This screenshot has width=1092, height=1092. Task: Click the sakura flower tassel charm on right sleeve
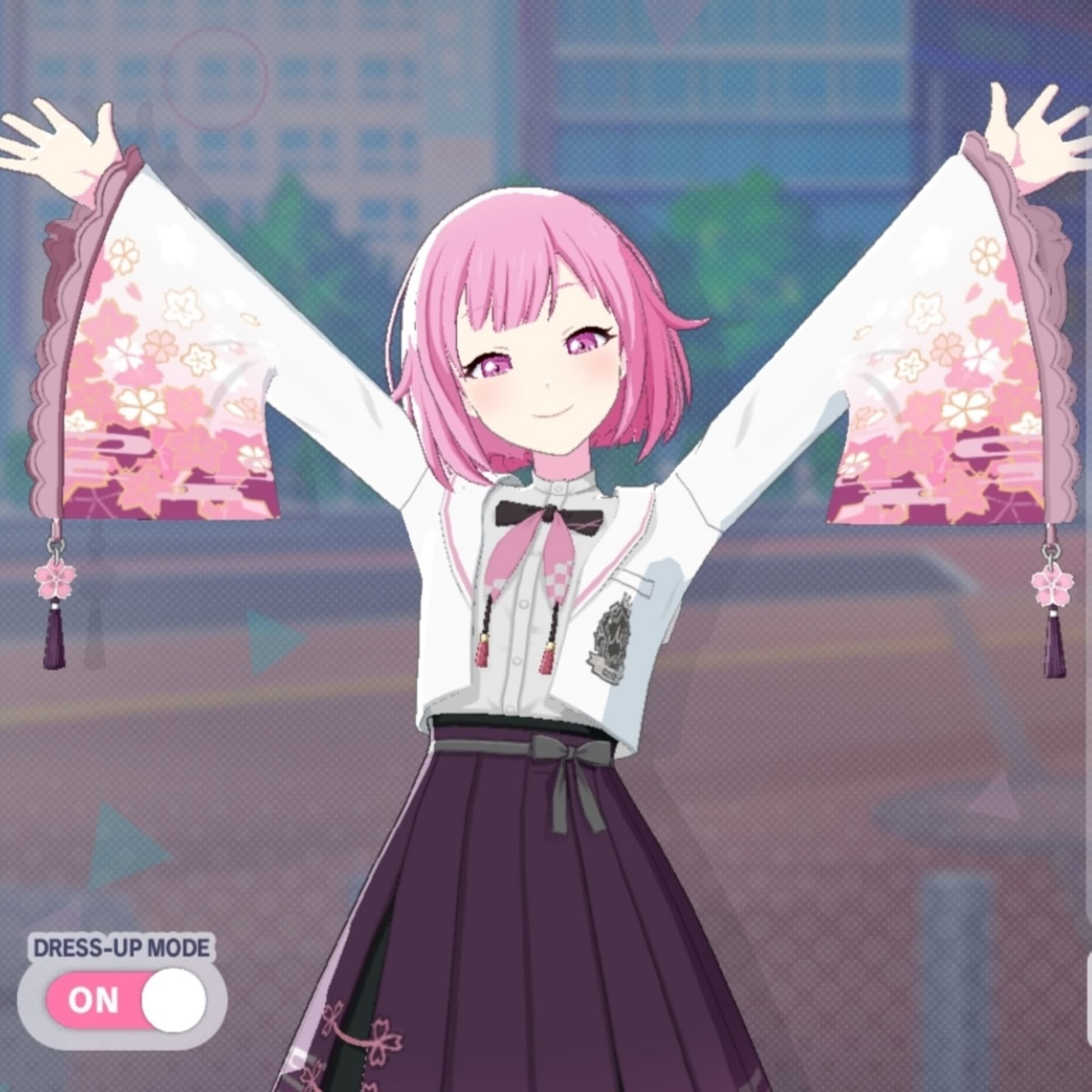(x=1055, y=588)
